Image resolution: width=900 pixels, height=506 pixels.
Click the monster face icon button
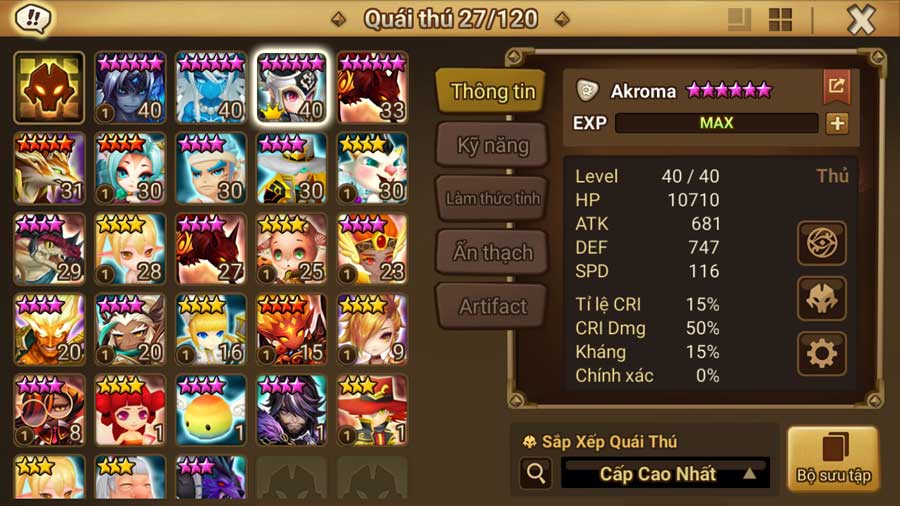(822, 298)
